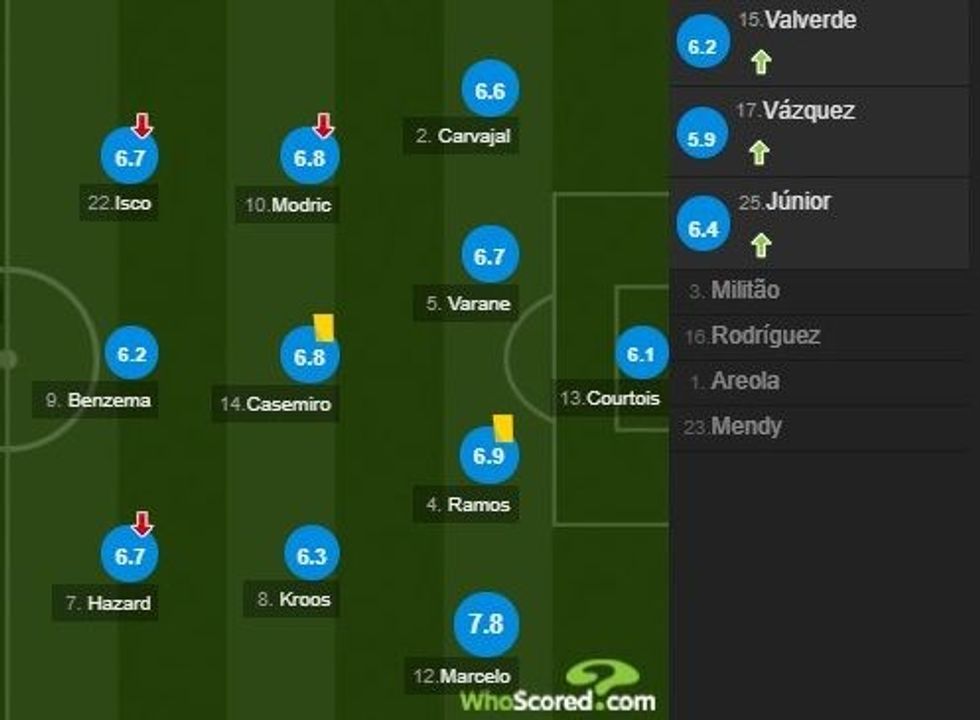The height and width of the screenshot is (720, 980).
Task: Choose substitute Vázquez from the bench list
Action: pyautogui.click(x=808, y=111)
